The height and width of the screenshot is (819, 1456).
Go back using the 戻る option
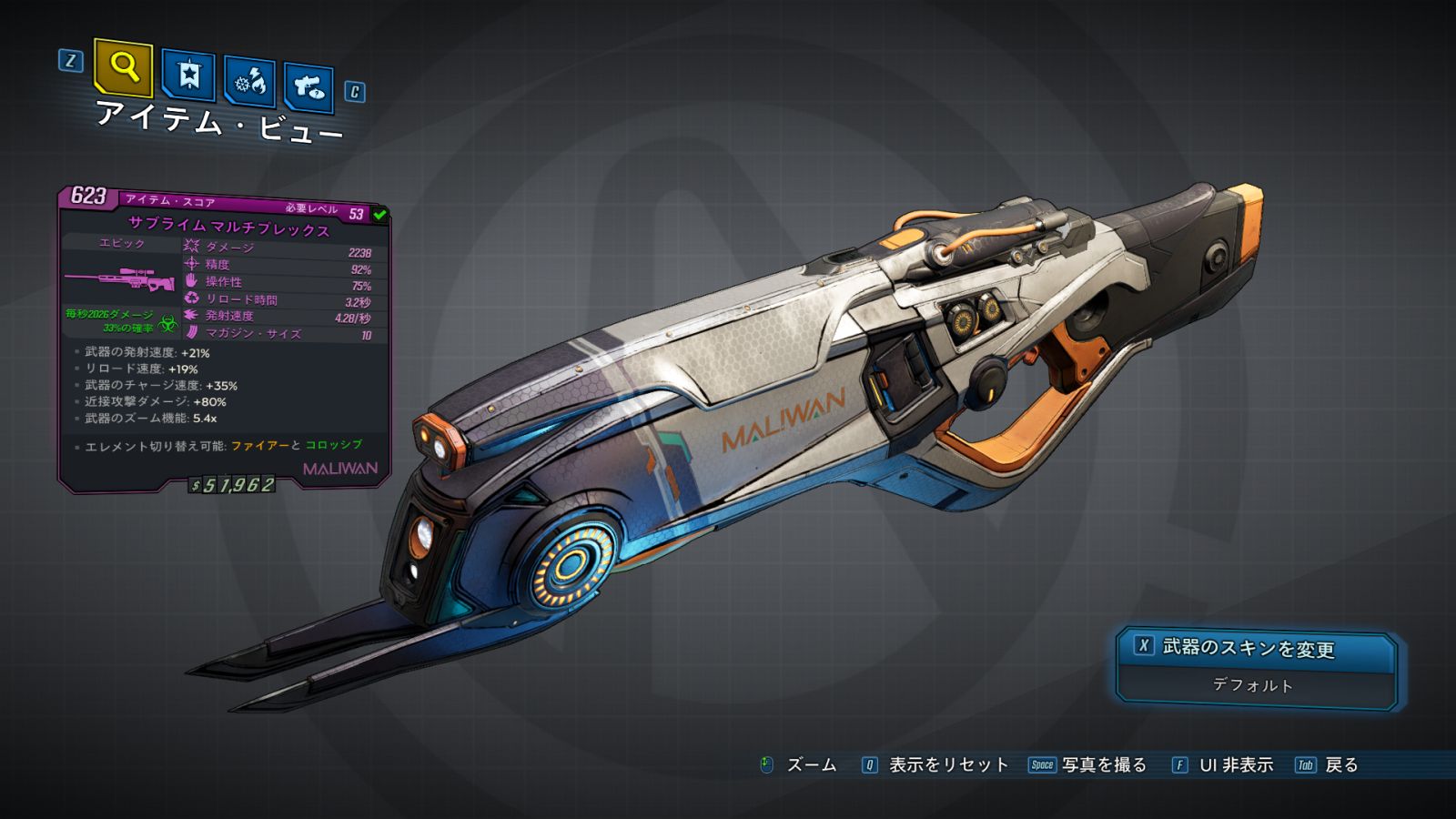tap(1340, 765)
